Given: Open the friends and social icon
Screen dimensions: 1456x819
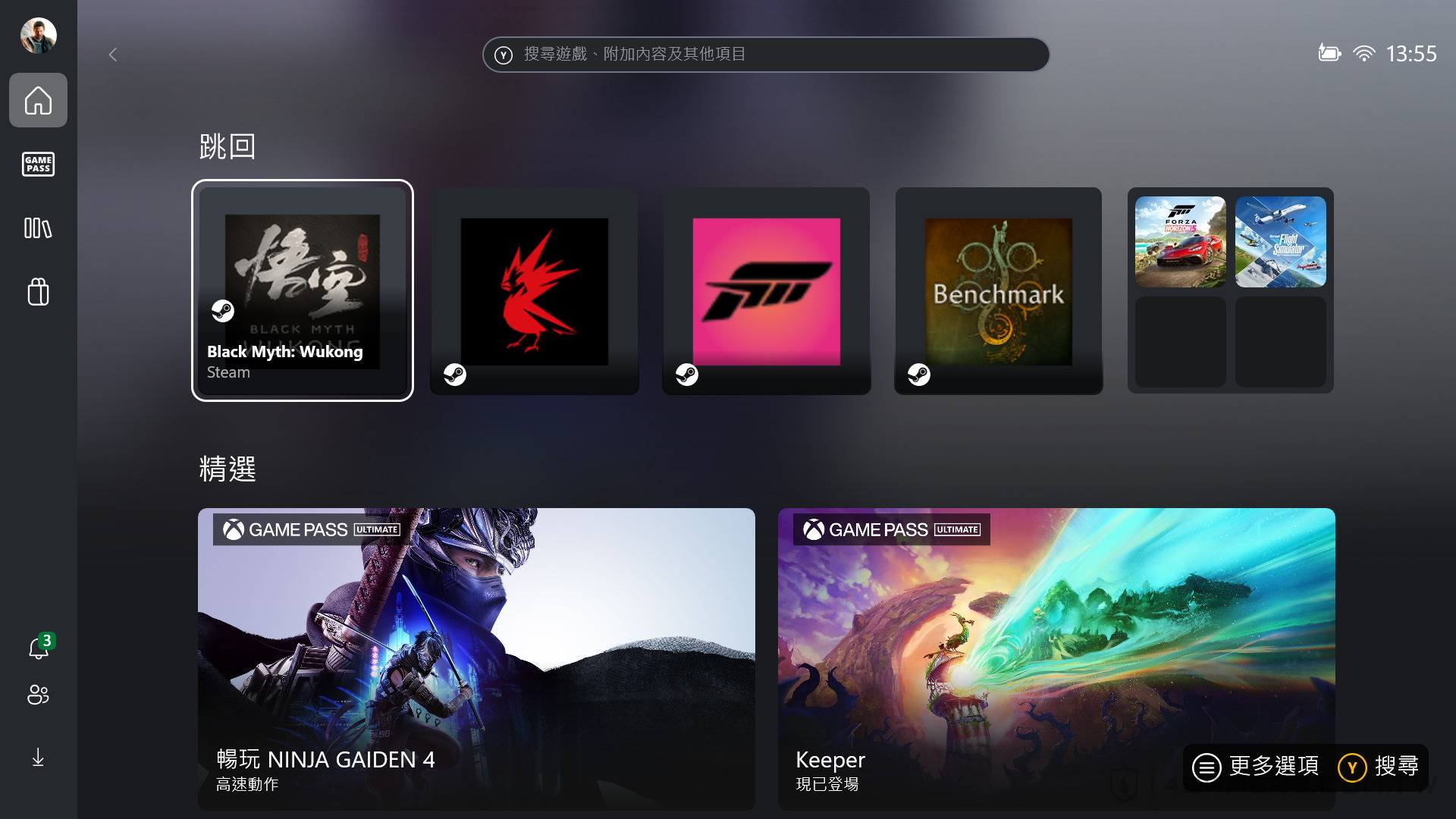Looking at the screenshot, I should coord(38,695).
